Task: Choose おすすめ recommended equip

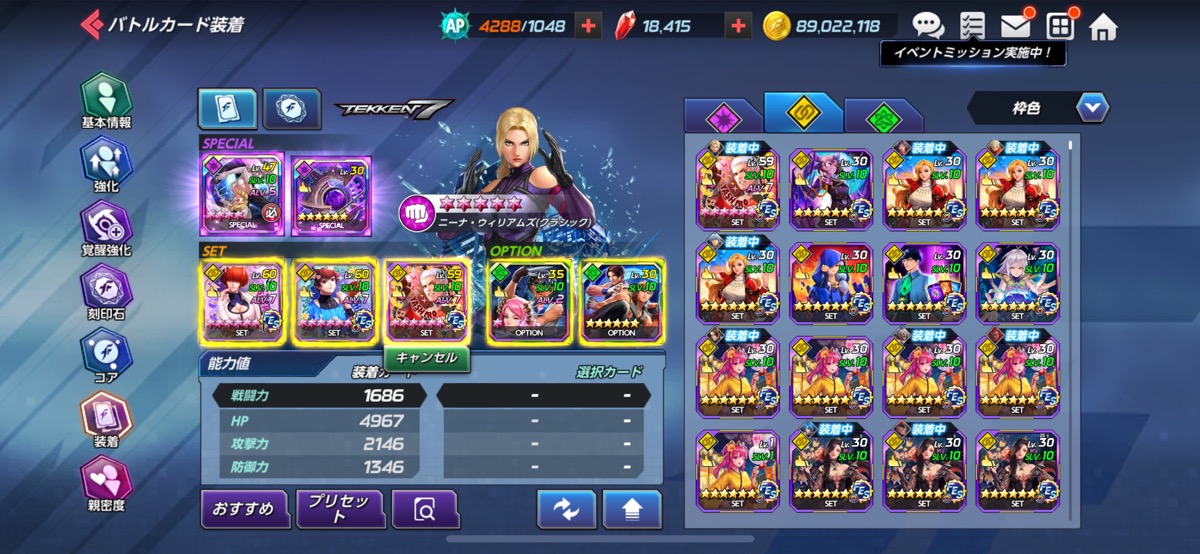Action: tap(244, 509)
